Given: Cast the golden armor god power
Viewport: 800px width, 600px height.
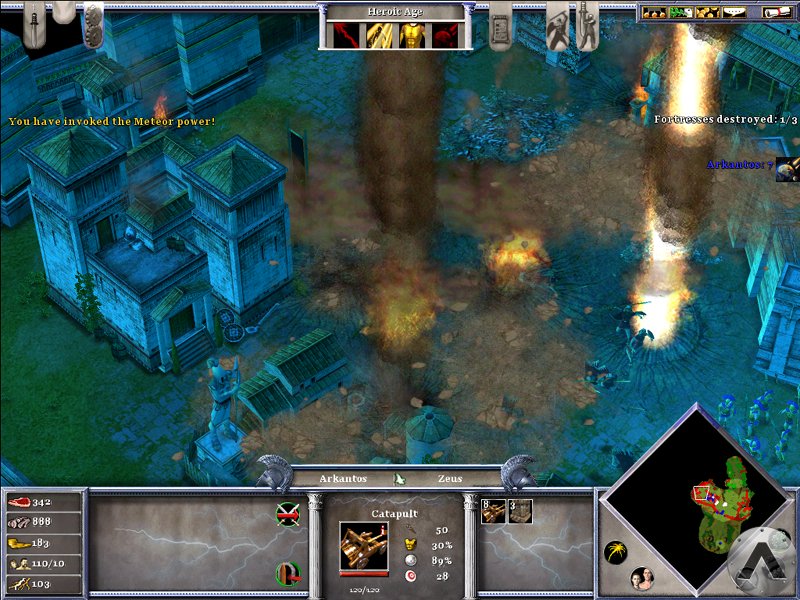Looking at the screenshot, I should (412, 35).
